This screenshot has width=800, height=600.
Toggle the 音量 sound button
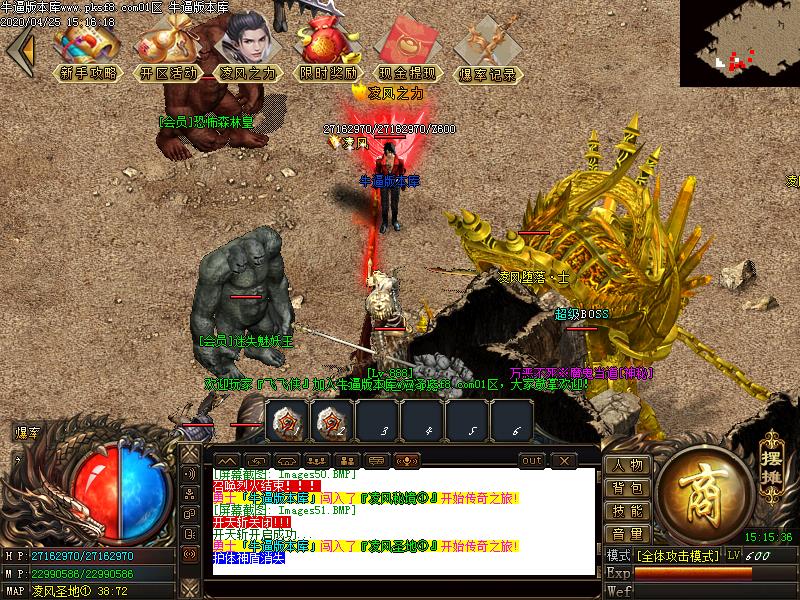(628, 534)
